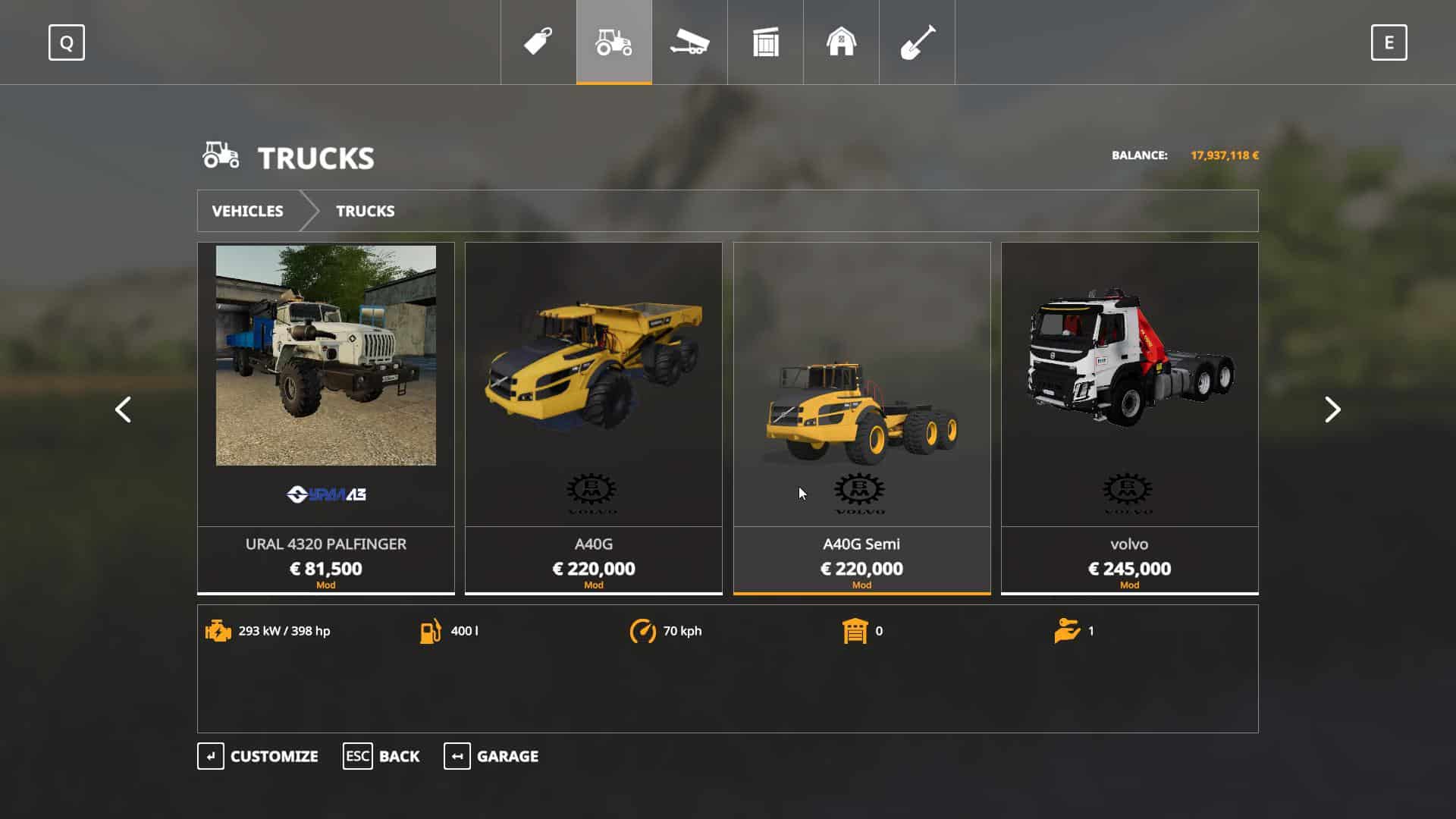Open the trailer tools tab

689,42
